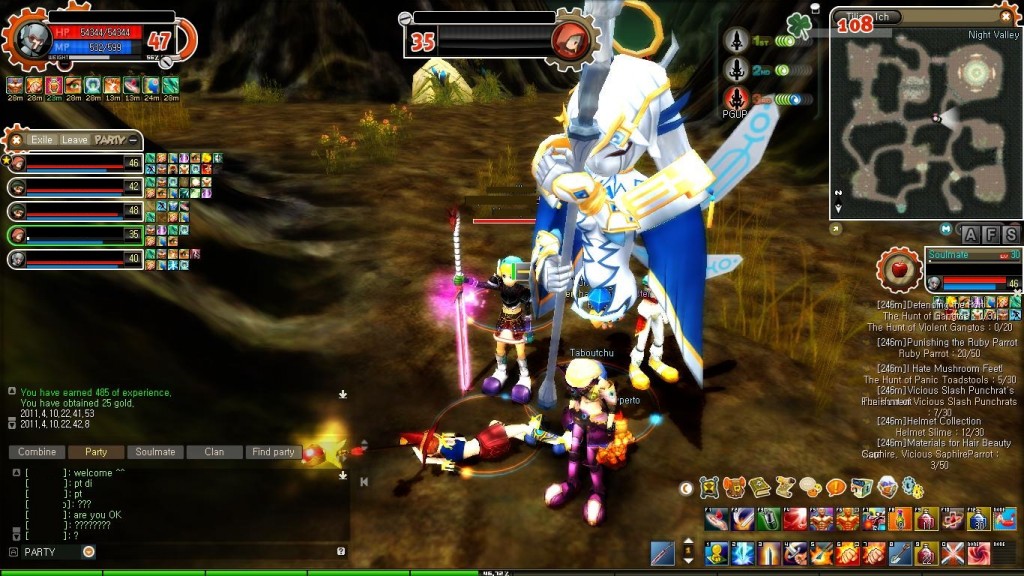Close the party panel with X

click(16, 140)
